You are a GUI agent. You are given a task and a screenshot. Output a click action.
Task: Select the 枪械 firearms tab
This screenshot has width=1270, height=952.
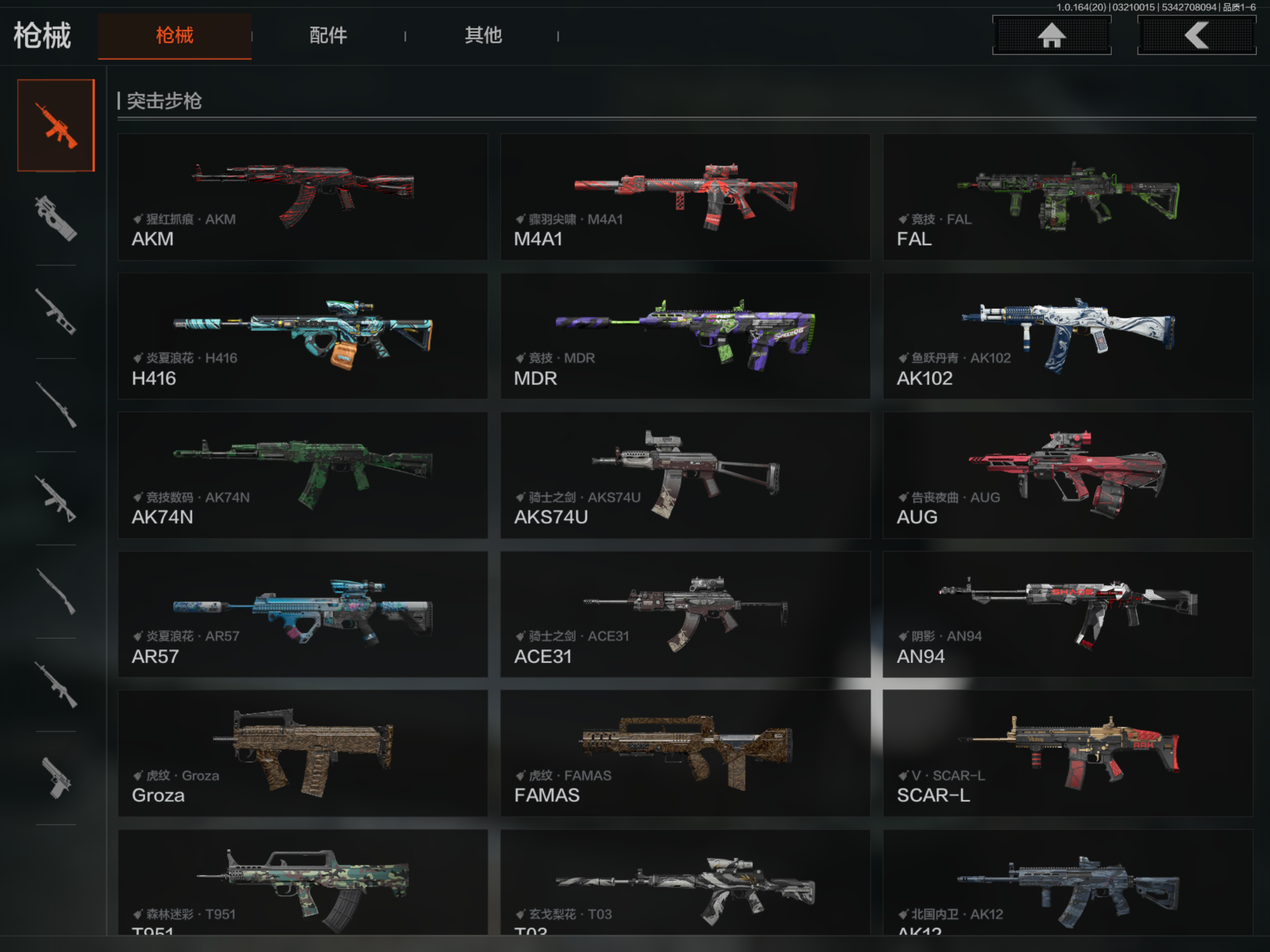click(175, 35)
